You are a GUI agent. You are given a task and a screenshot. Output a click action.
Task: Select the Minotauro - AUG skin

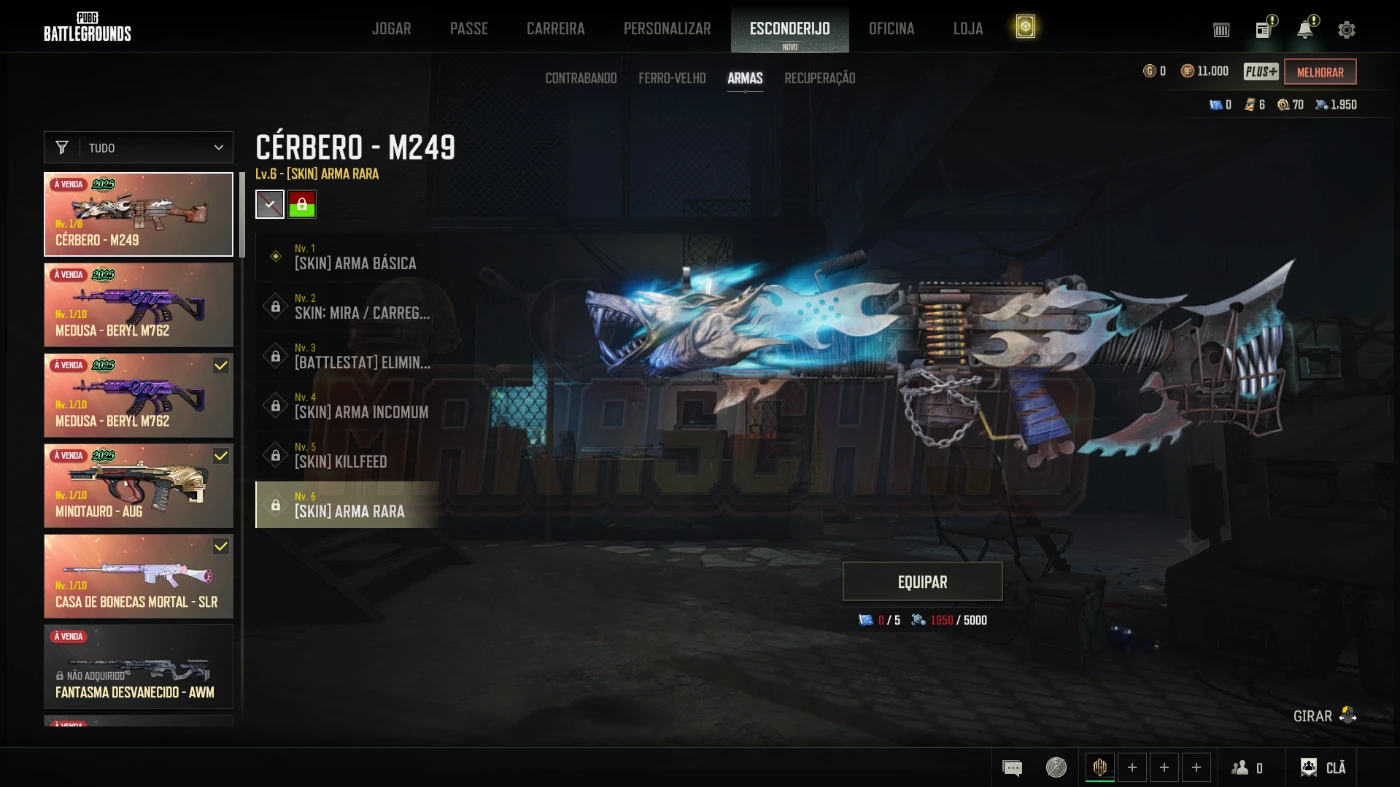tap(139, 486)
